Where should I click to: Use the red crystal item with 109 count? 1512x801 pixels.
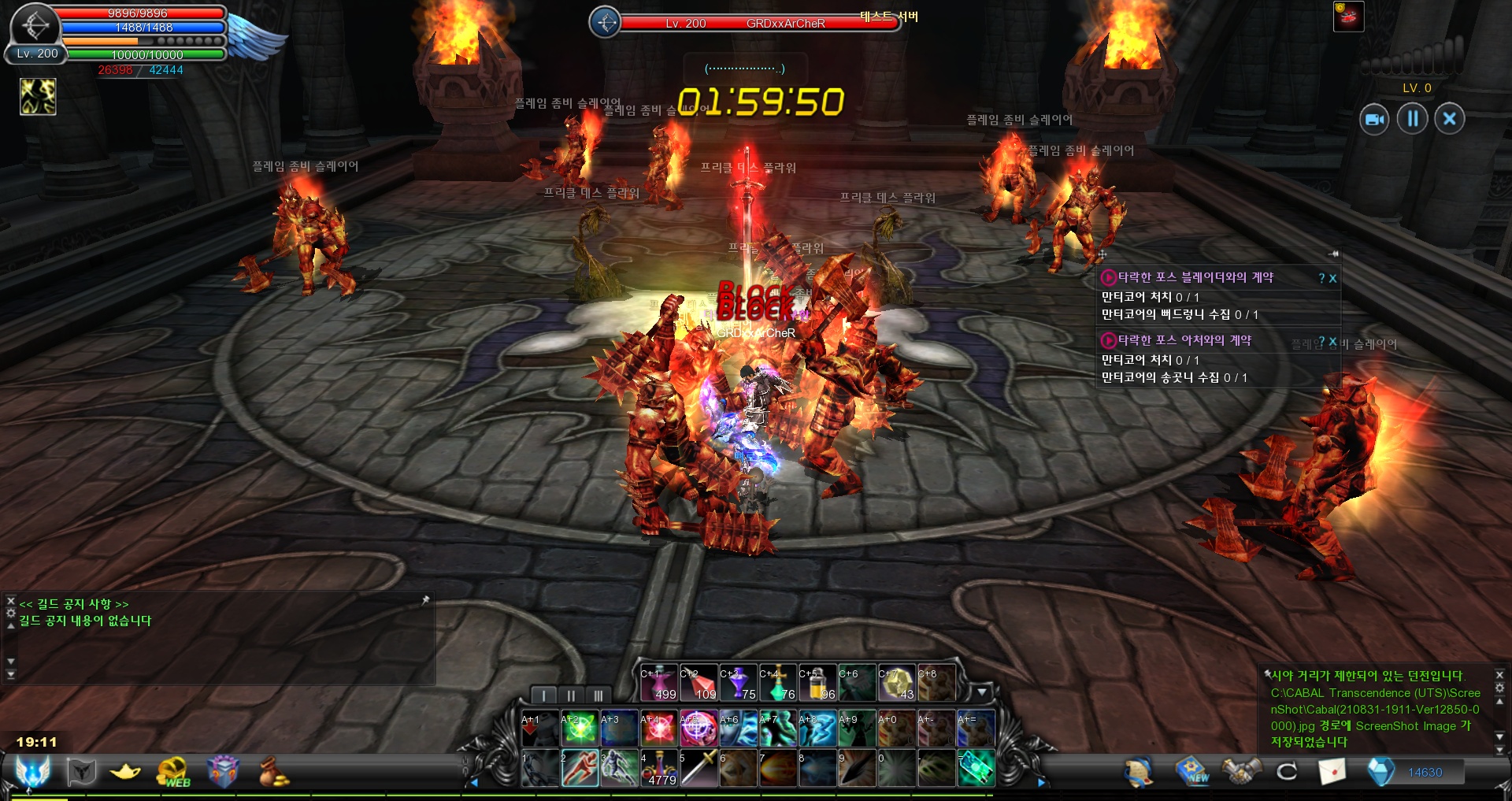coord(698,684)
